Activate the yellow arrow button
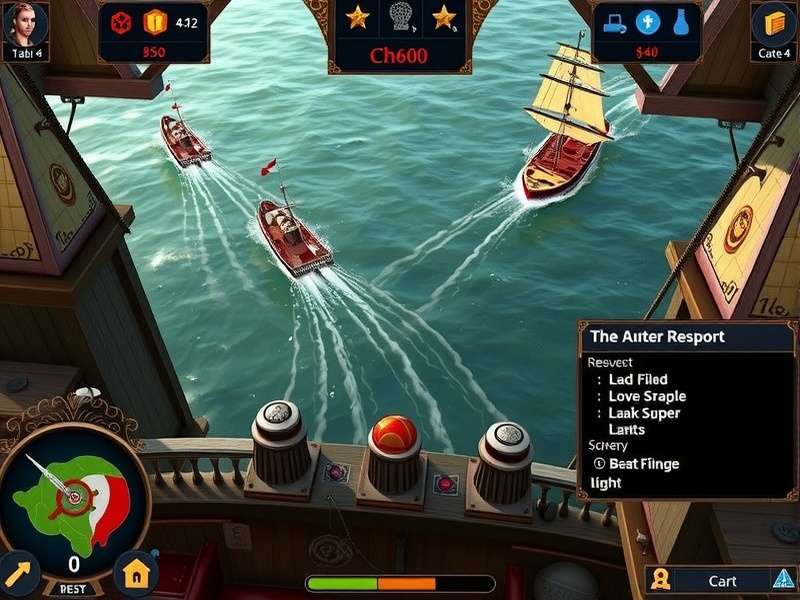800x600 pixels. click(x=19, y=573)
